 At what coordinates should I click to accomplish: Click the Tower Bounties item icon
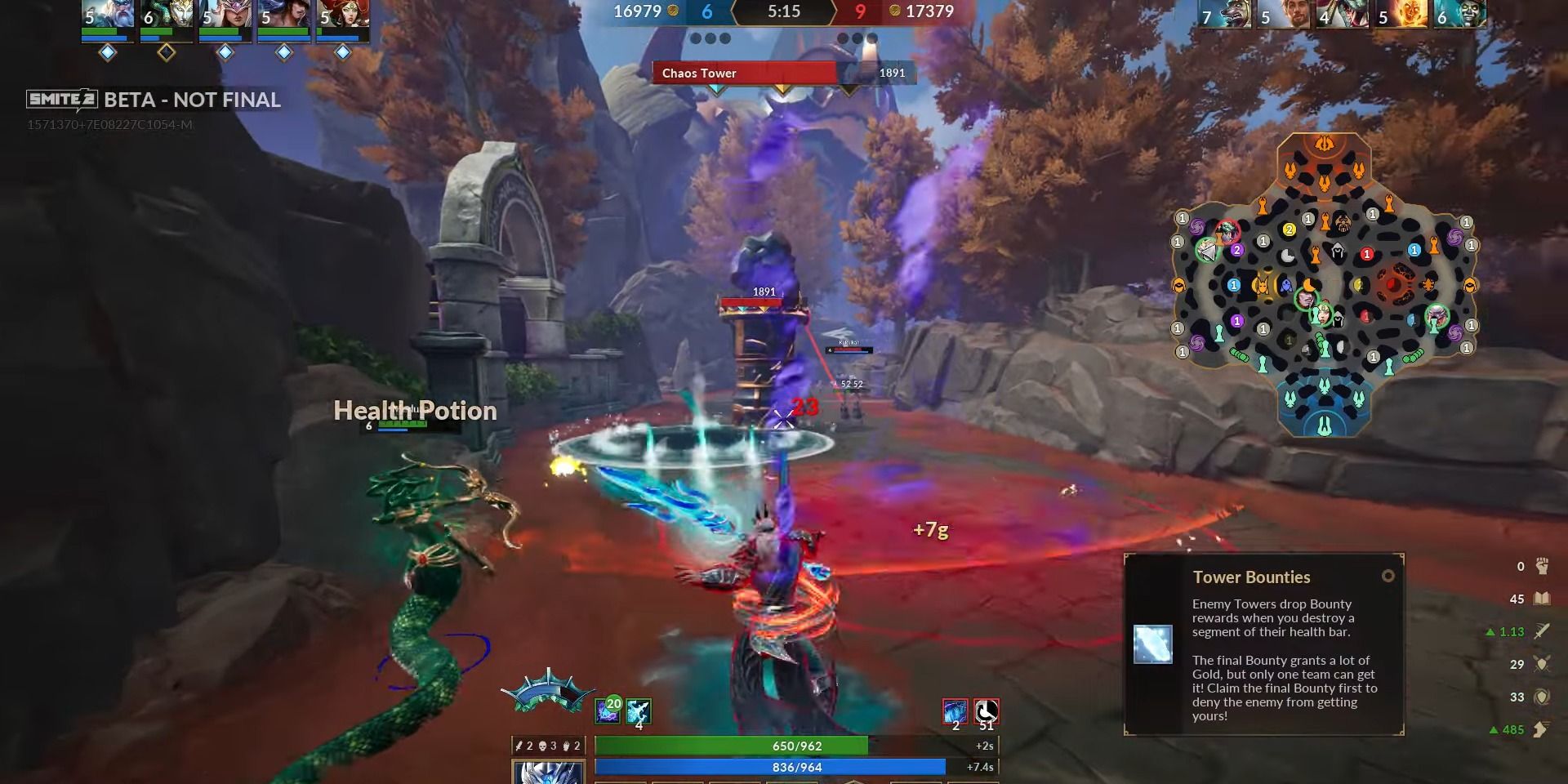click(1153, 644)
